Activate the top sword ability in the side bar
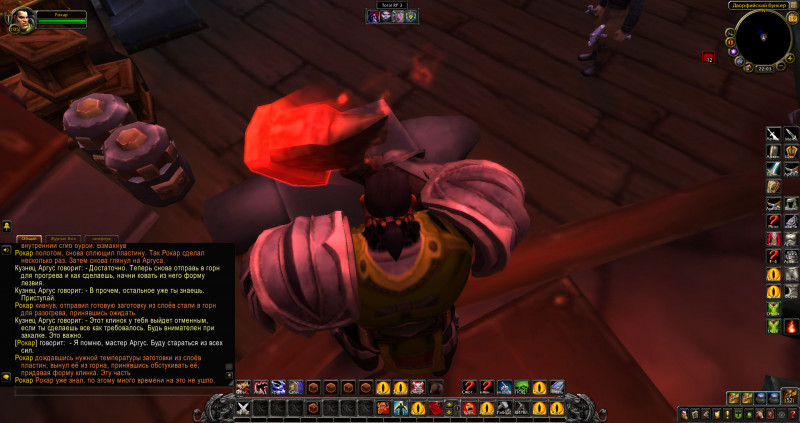The height and width of the screenshot is (423, 800). tap(772, 134)
